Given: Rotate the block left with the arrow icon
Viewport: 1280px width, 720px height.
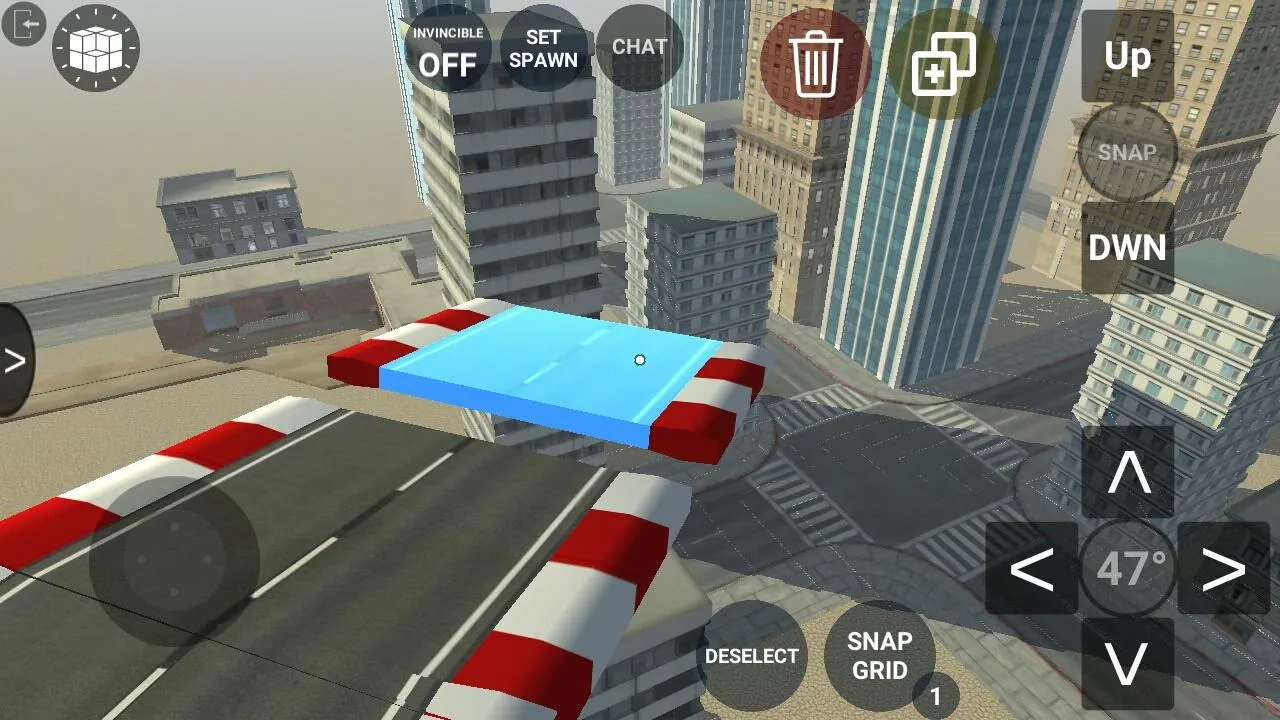Looking at the screenshot, I should point(1035,566).
